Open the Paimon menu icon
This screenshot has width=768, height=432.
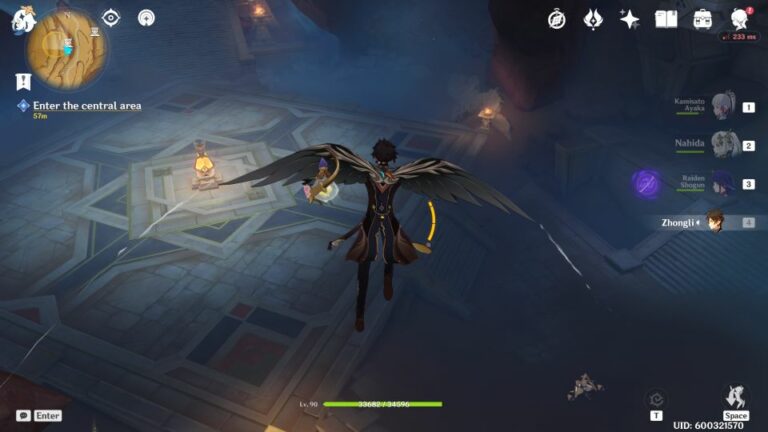(x=22, y=18)
